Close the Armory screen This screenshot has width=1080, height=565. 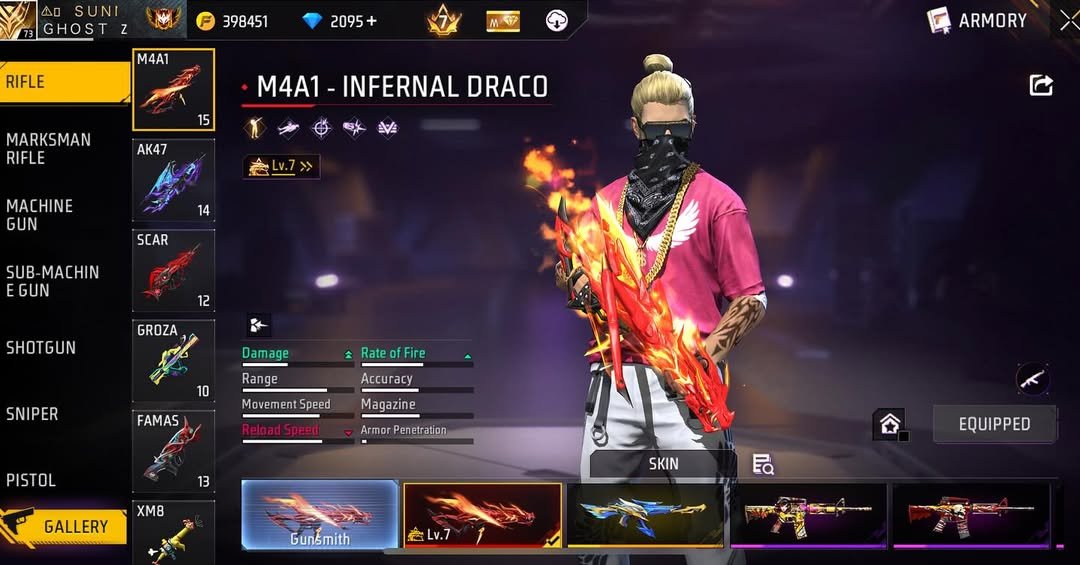pos(1067,20)
